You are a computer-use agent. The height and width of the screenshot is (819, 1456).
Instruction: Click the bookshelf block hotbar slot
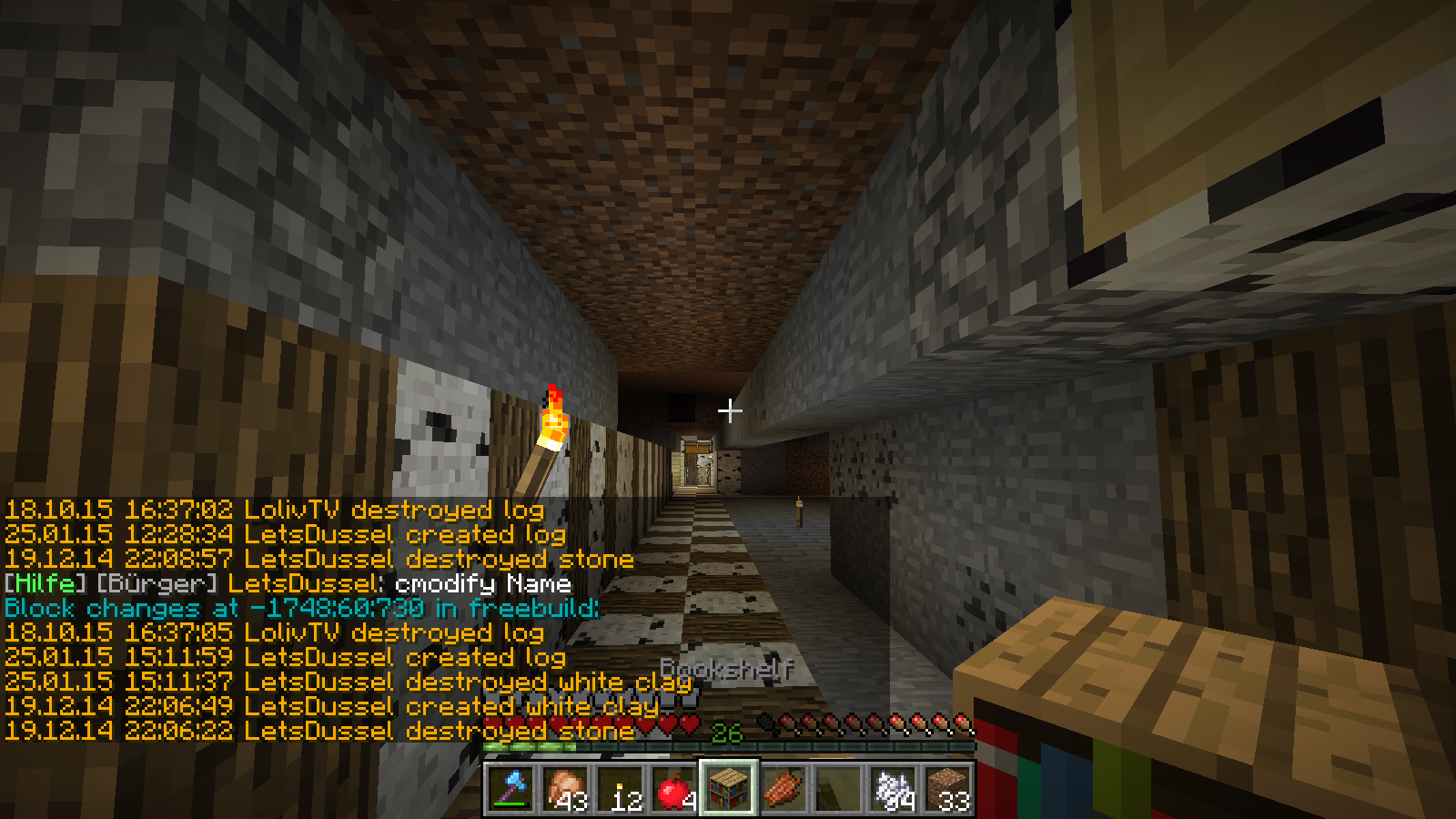(x=729, y=788)
